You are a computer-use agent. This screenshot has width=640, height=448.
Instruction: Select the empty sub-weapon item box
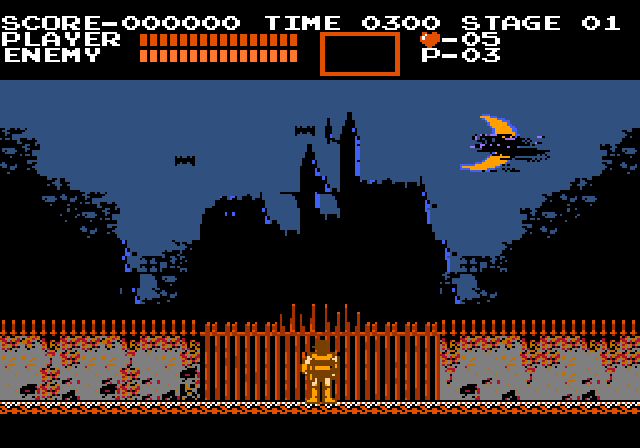(x=359, y=53)
